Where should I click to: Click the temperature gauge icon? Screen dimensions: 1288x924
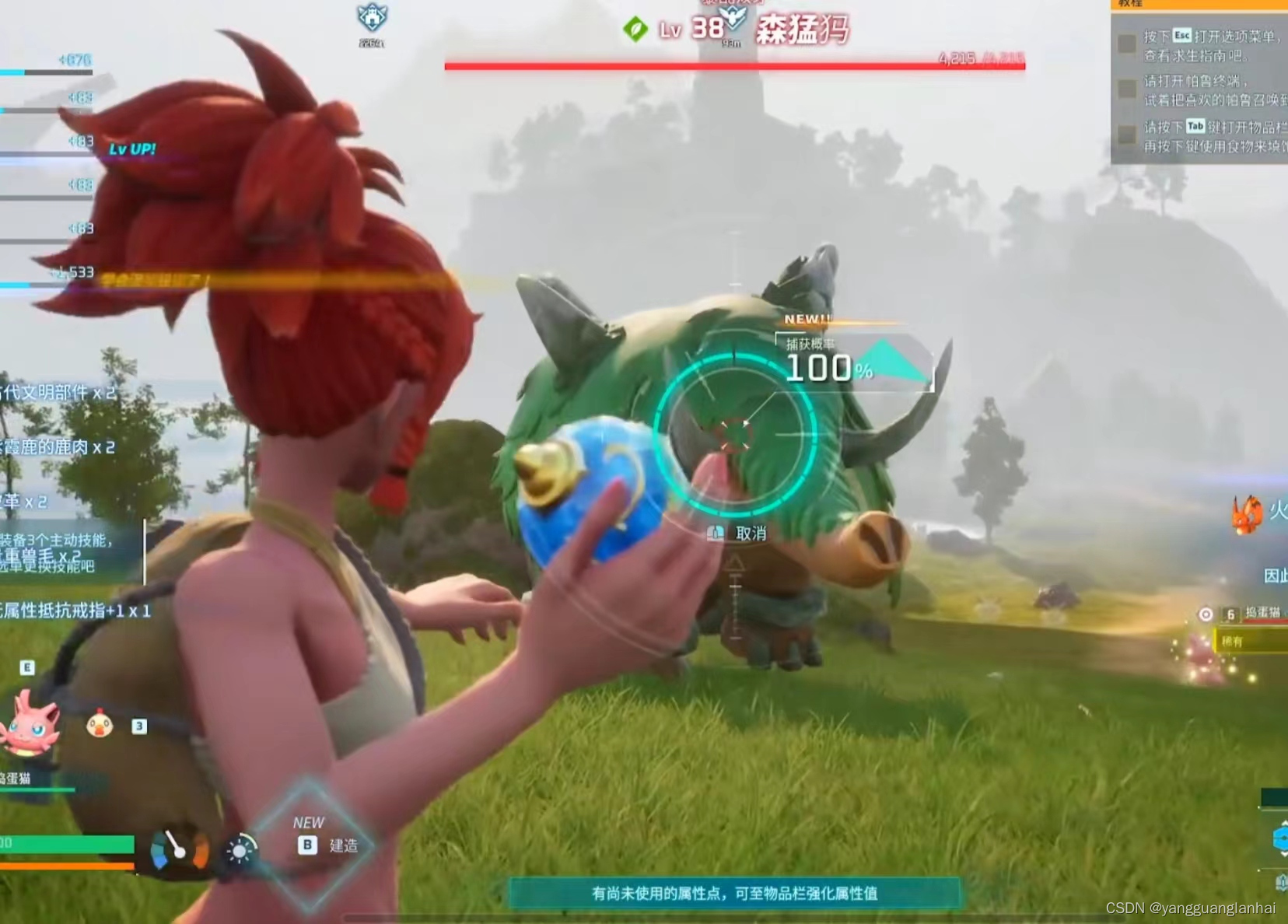pos(179,850)
